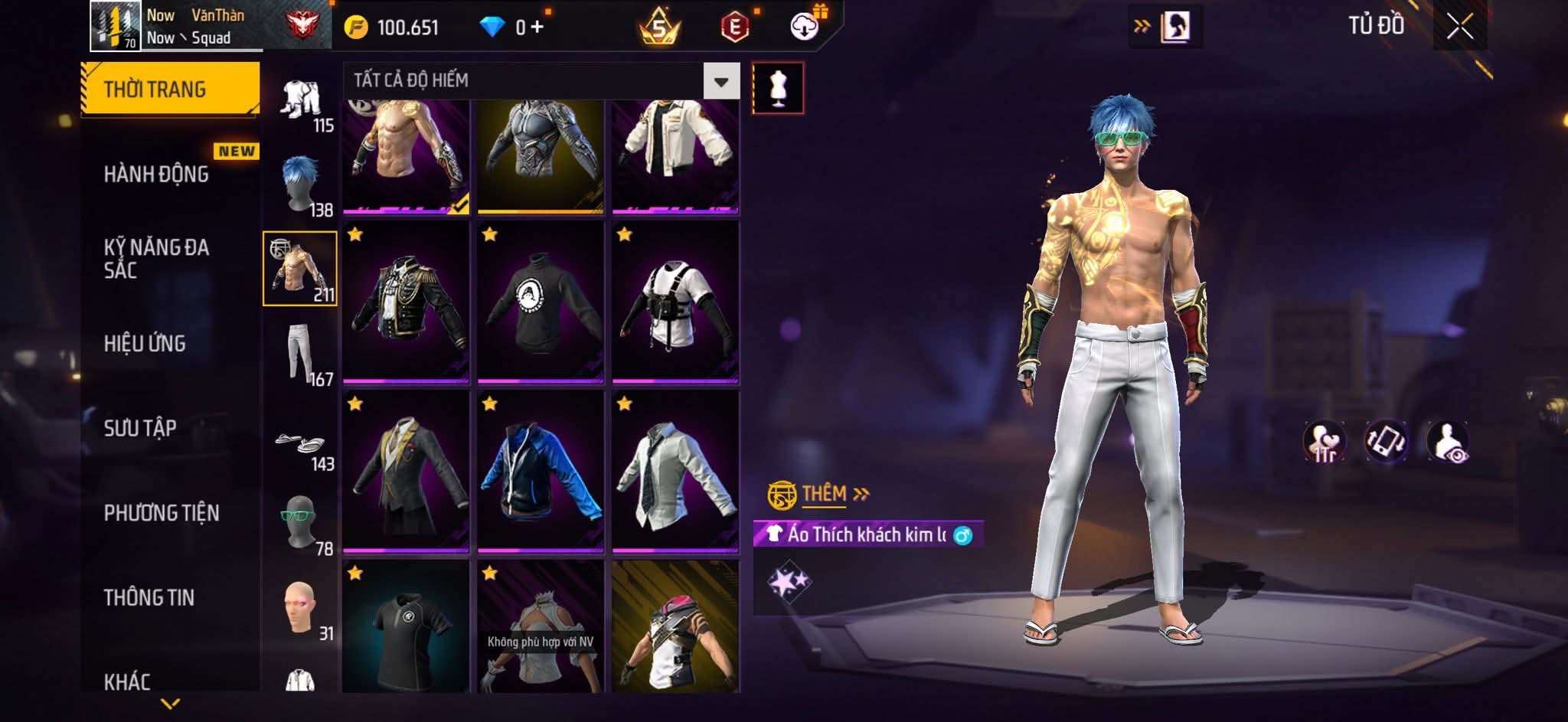Viewport: 1568px width, 722px height.
Task: Pick the white shirt with striped tie
Action: [675, 472]
